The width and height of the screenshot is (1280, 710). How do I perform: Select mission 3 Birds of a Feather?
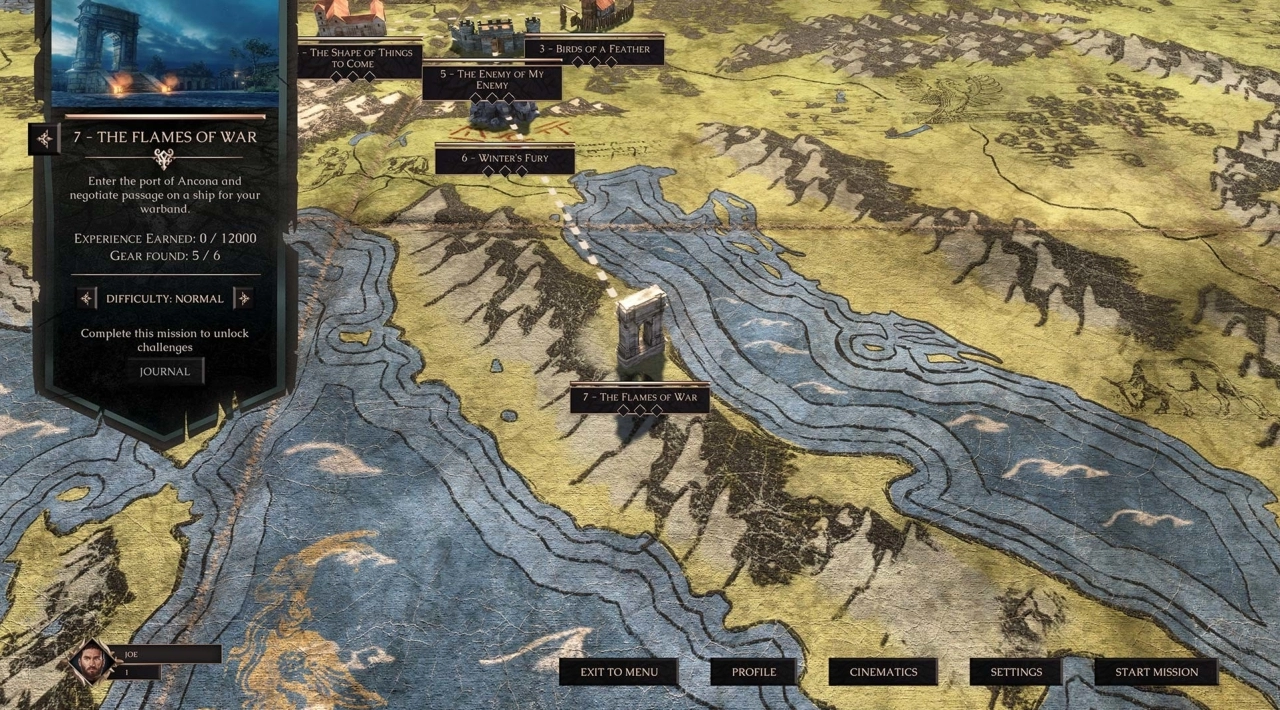tap(594, 49)
